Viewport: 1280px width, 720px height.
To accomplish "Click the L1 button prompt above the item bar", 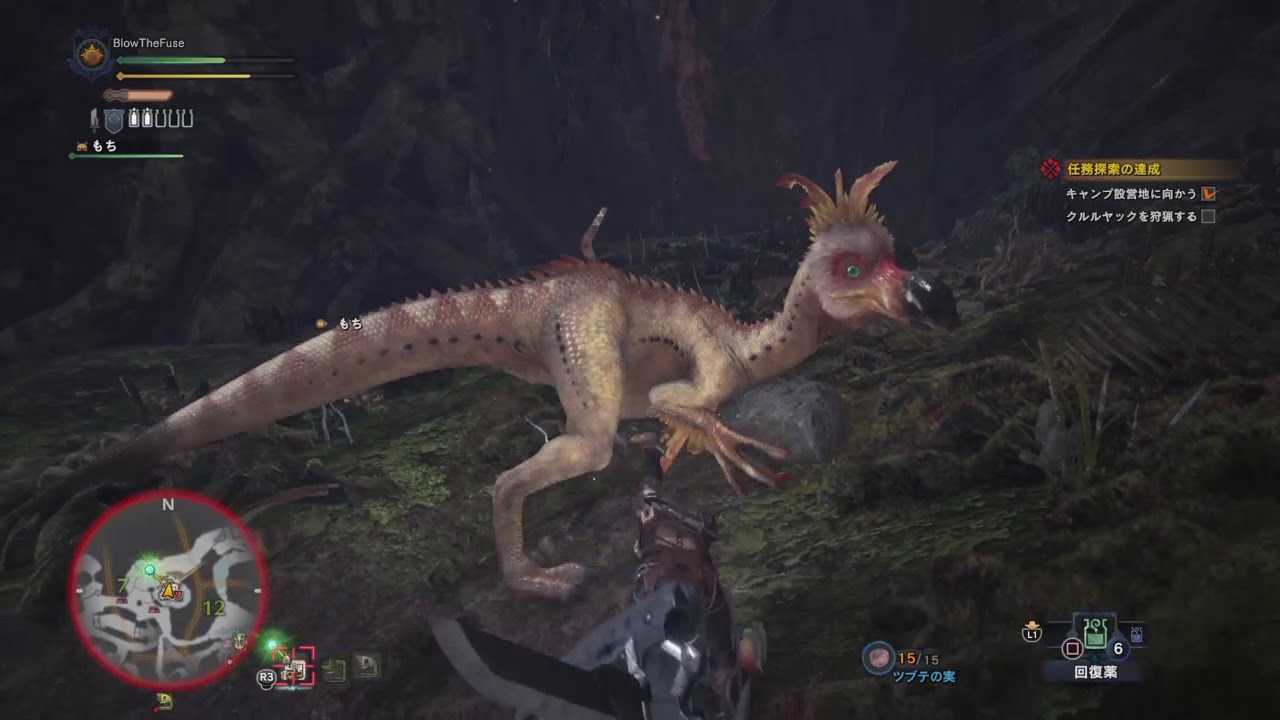I will (1033, 634).
